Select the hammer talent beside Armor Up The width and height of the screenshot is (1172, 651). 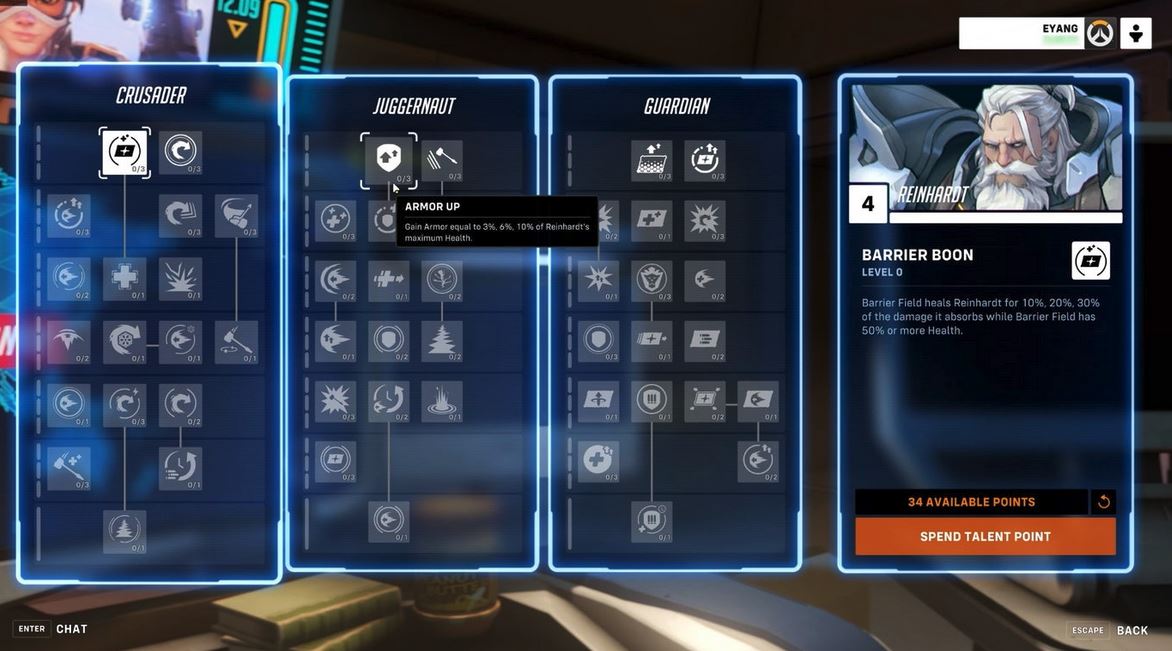point(442,159)
